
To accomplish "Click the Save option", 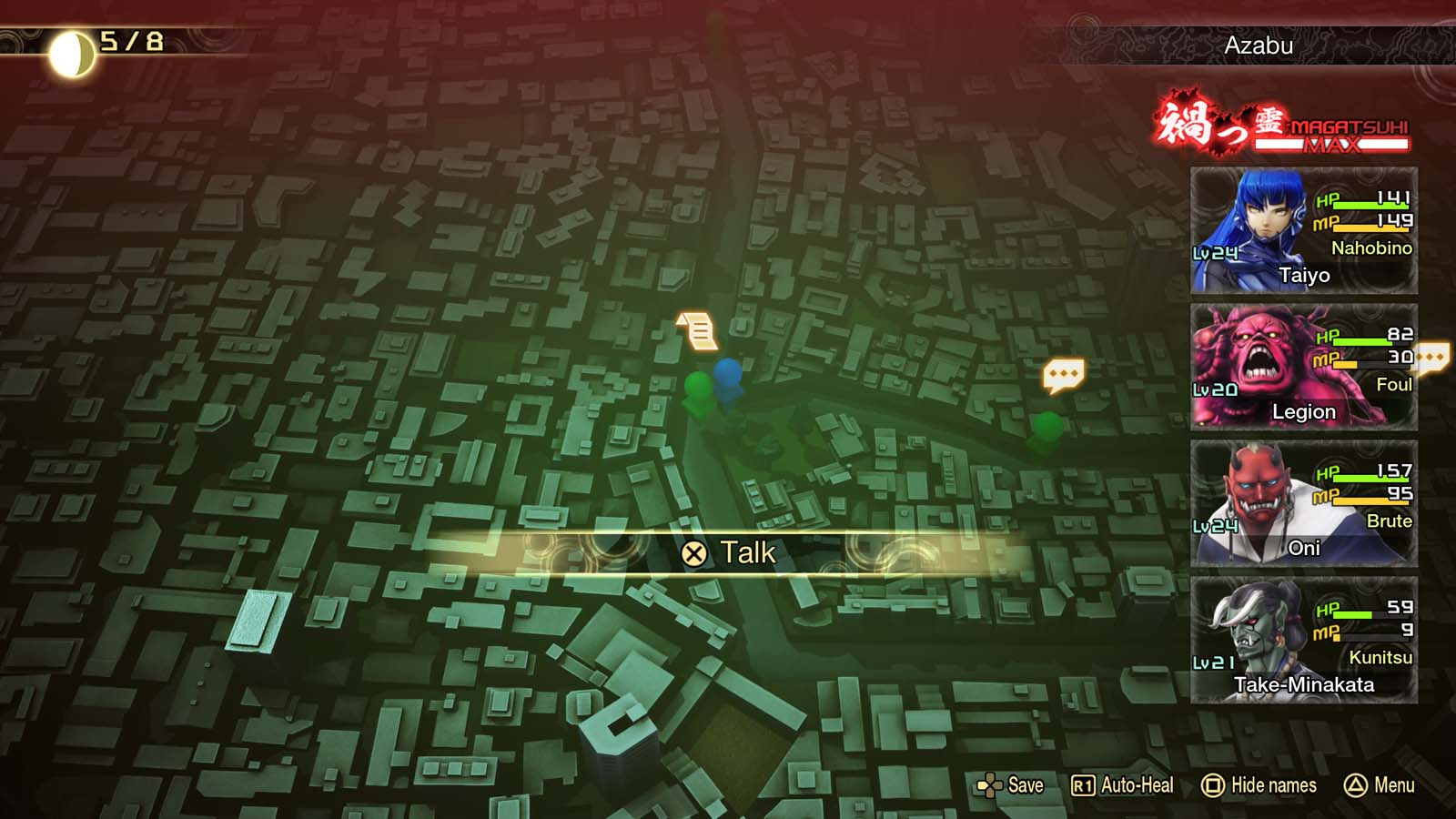I will pyautogui.click(x=1010, y=785).
